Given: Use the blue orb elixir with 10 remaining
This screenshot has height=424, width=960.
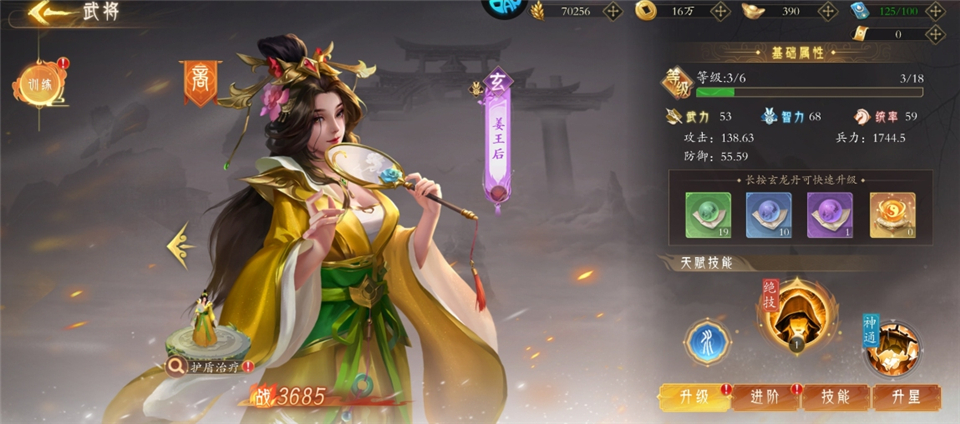Looking at the screenshot, I should tap(768, 213).
